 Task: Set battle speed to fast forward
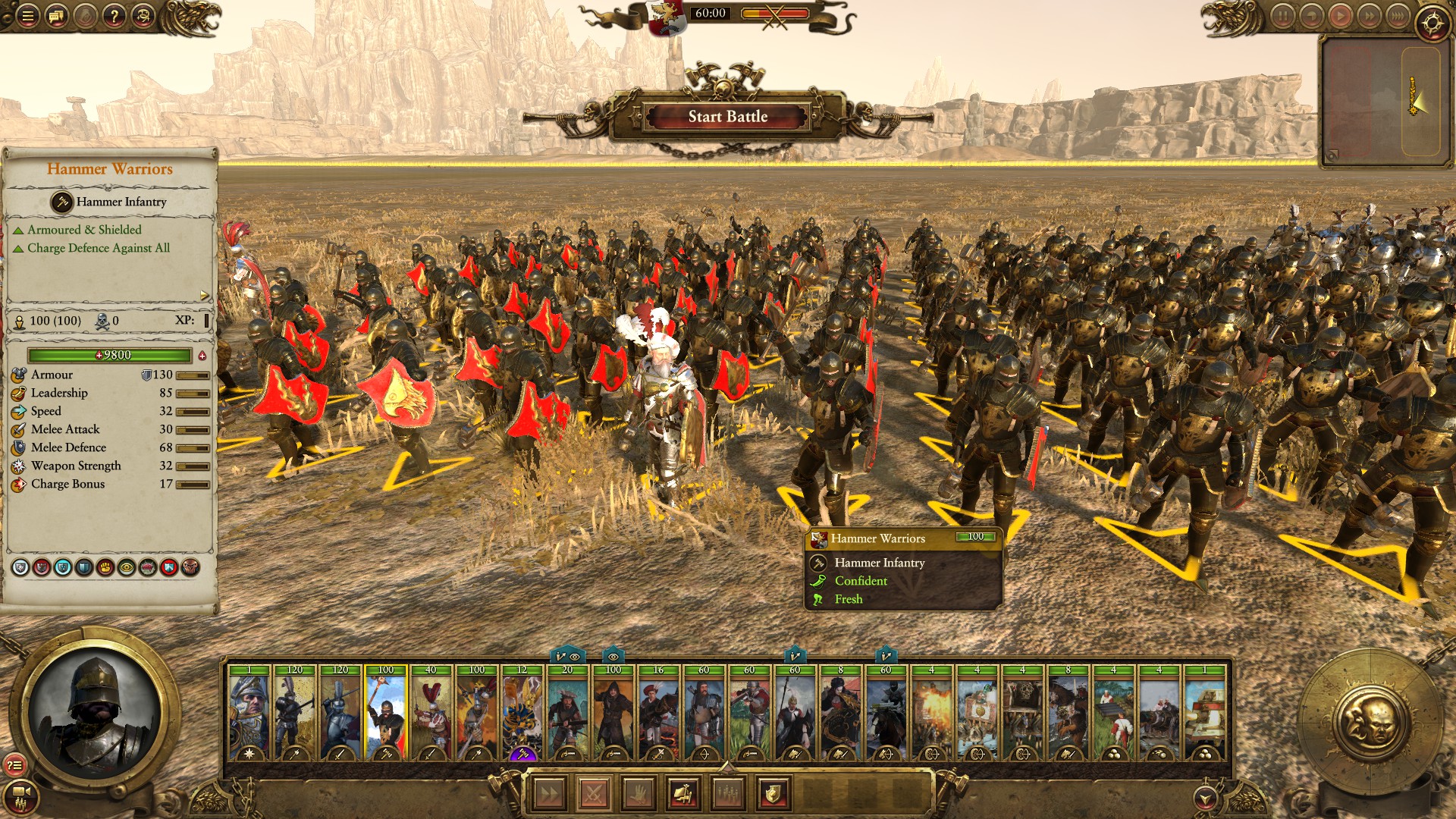tap(1369, 16)
